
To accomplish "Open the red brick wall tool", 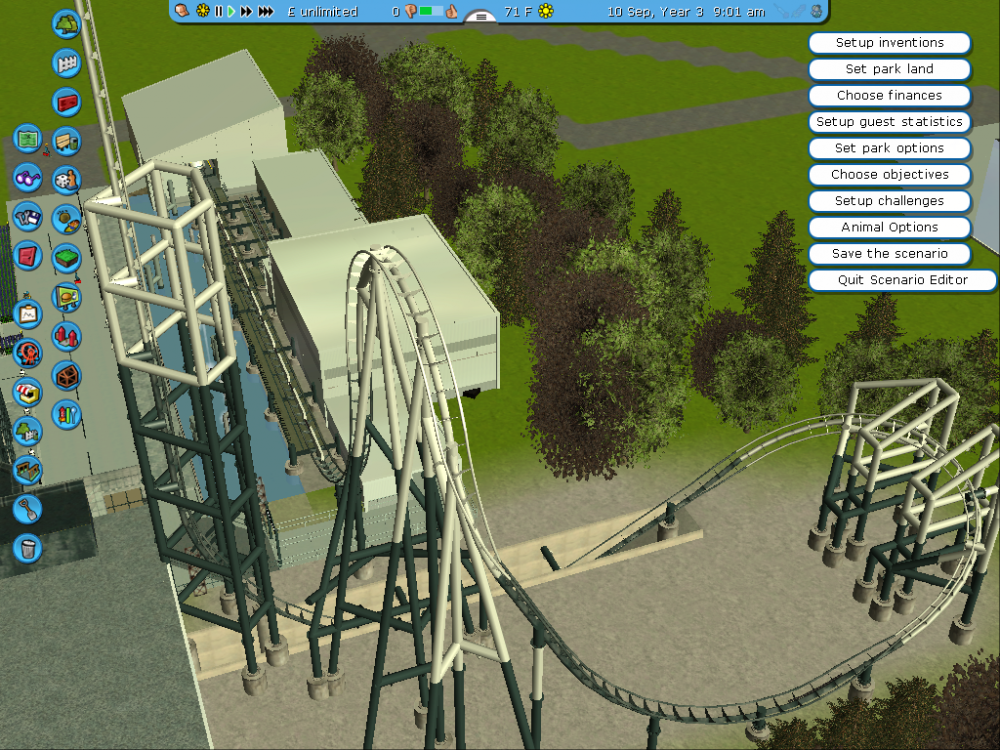I will pyautogui.click(x=66, y=102).
